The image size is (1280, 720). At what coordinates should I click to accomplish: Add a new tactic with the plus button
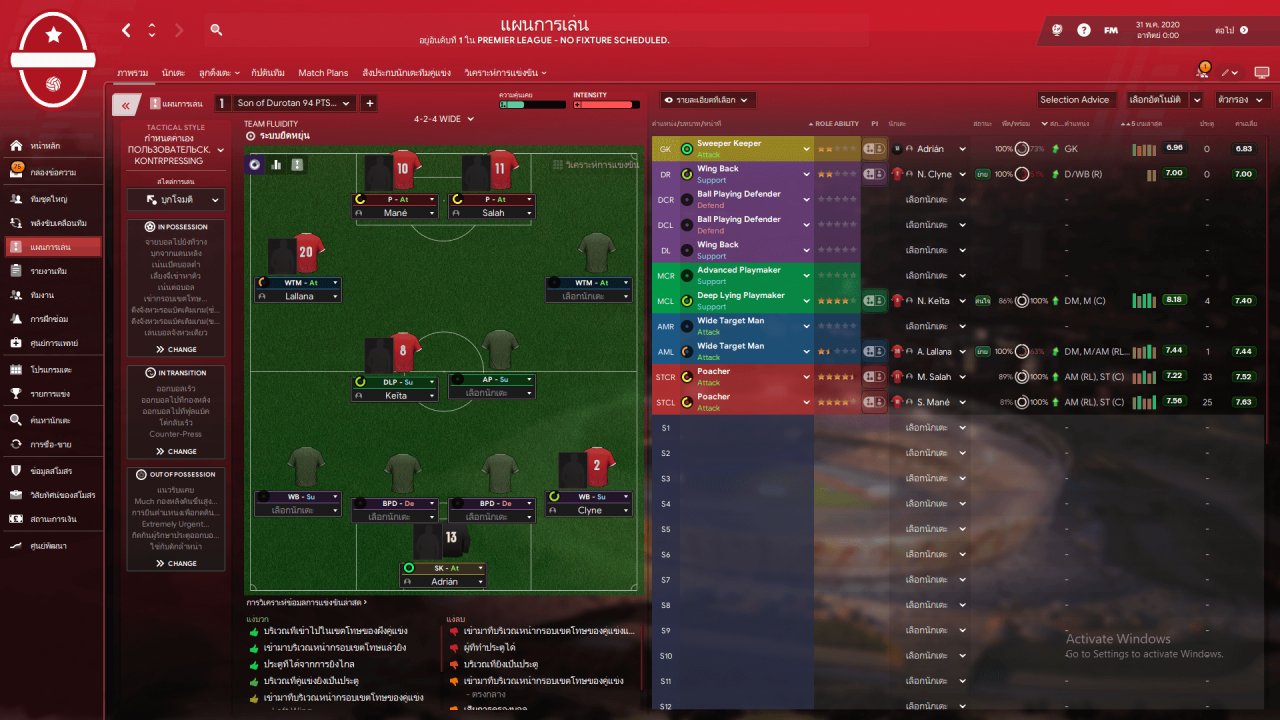click(369, 103)
